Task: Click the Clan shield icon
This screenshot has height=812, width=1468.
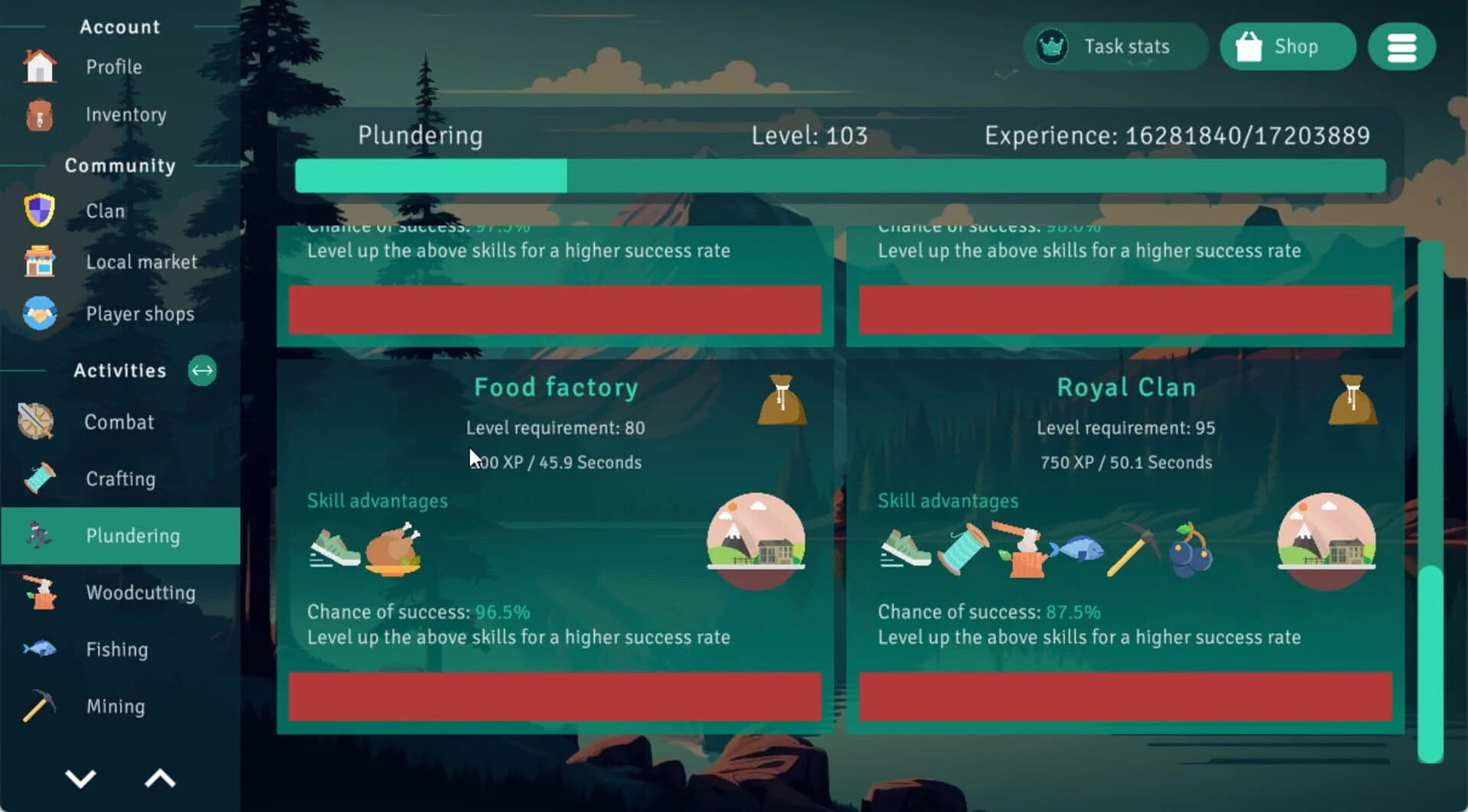Action: click(38, 209)
